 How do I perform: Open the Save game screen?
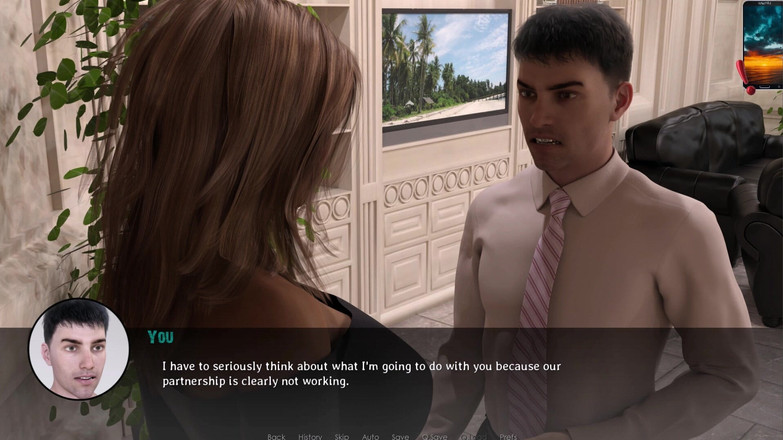pyautogui.click(x=400, y=436)
